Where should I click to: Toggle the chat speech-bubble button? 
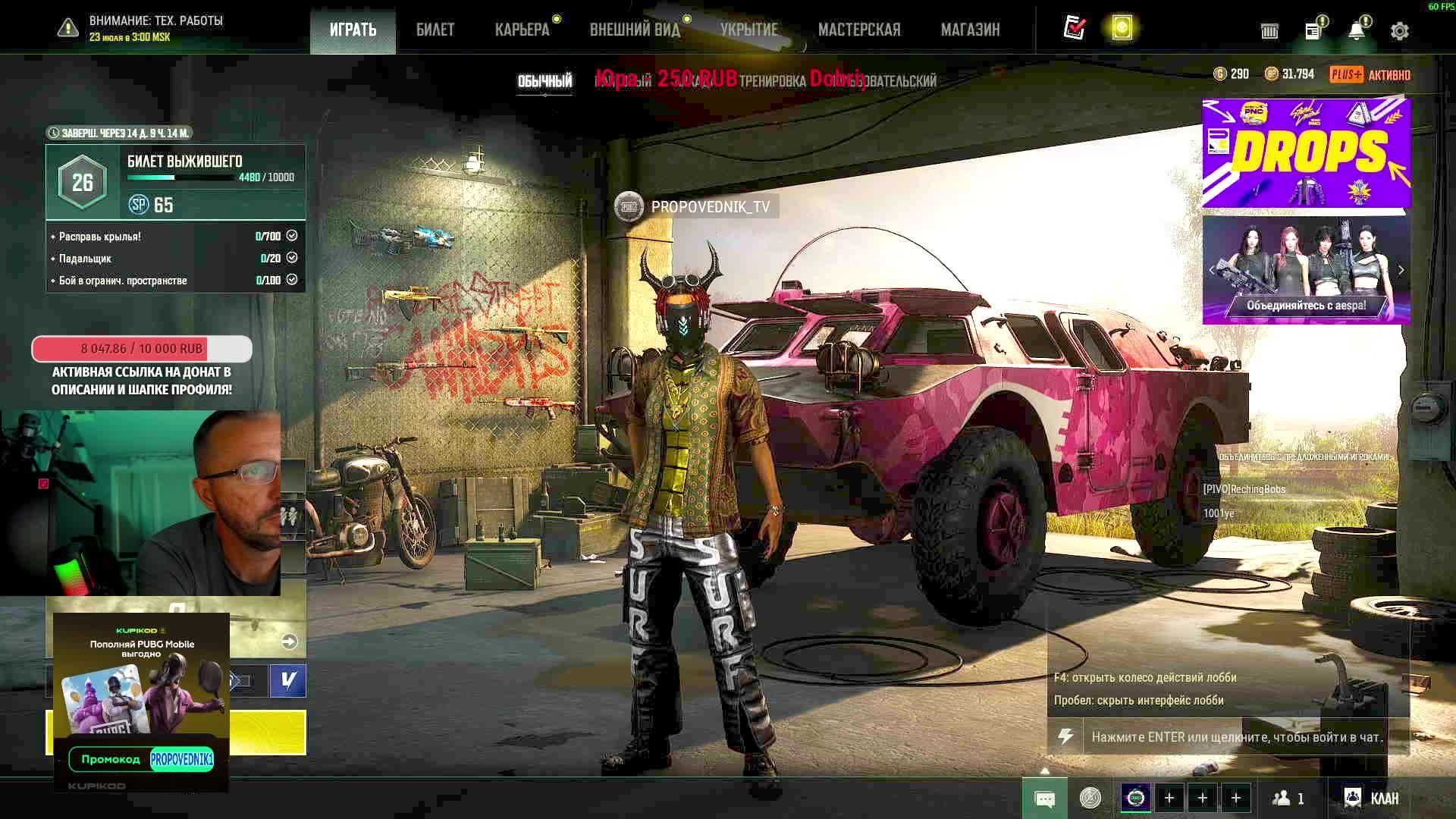pyautogui.click(x=1044, y=799)
